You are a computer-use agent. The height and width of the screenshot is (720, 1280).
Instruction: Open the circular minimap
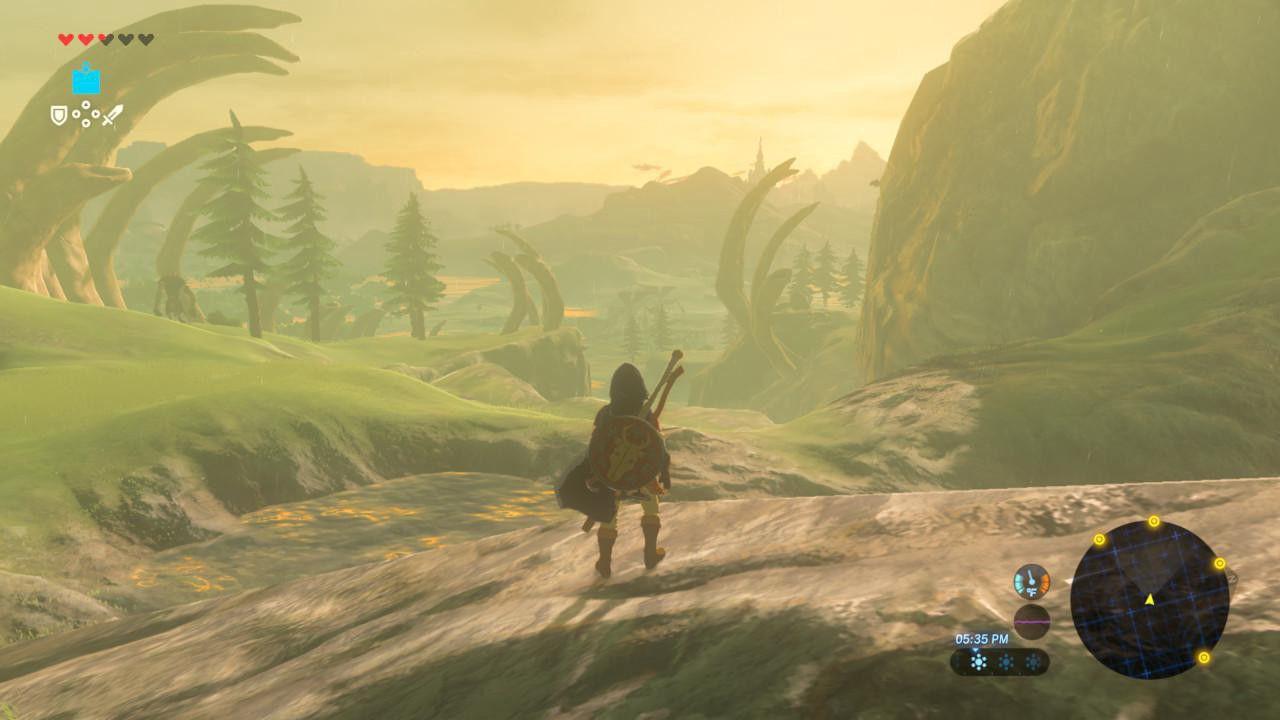coord(1149,599)
